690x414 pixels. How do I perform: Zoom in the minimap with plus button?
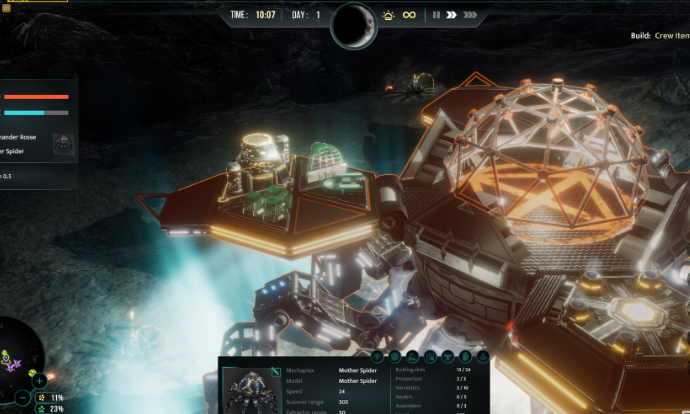(39, 381)
